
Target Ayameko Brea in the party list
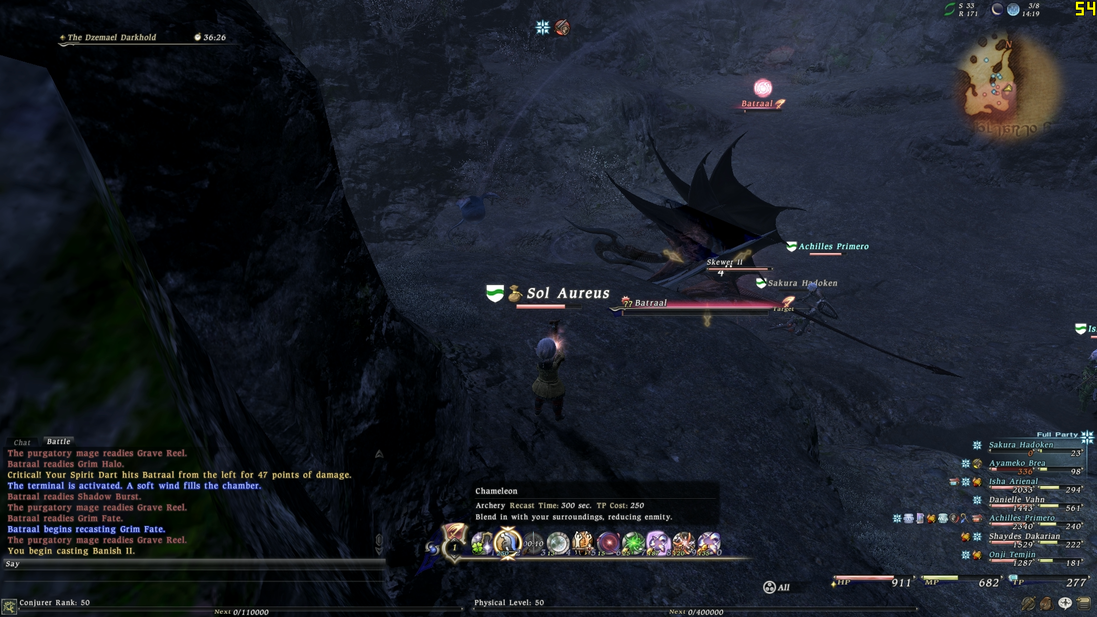1017,463
